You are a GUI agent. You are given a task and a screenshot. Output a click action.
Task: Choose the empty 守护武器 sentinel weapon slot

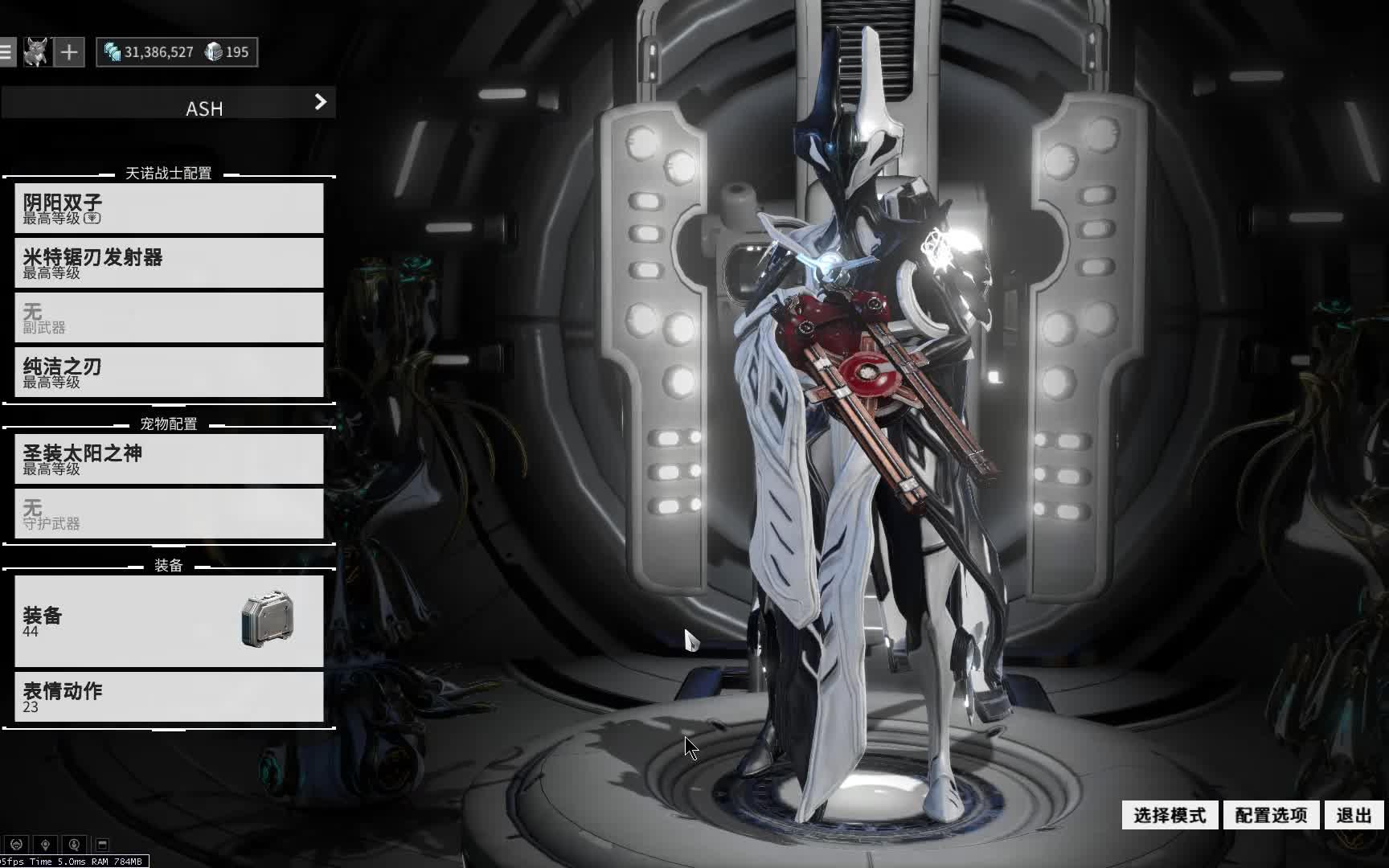click(x=169, y=514)
